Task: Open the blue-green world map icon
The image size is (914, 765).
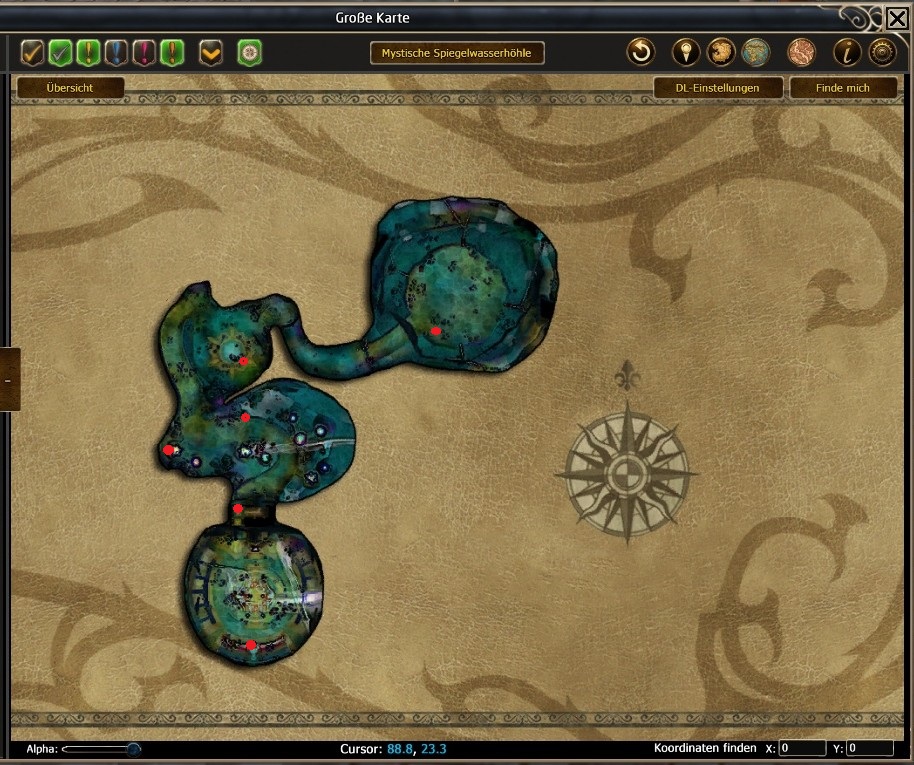Action: pos(756,52)
